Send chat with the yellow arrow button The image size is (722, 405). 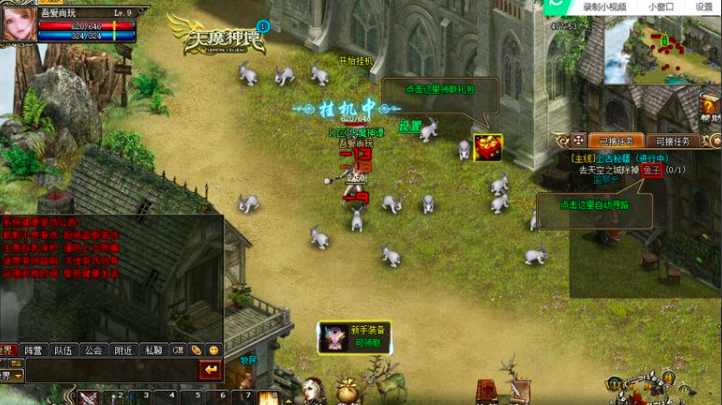[x=211, y=371]
